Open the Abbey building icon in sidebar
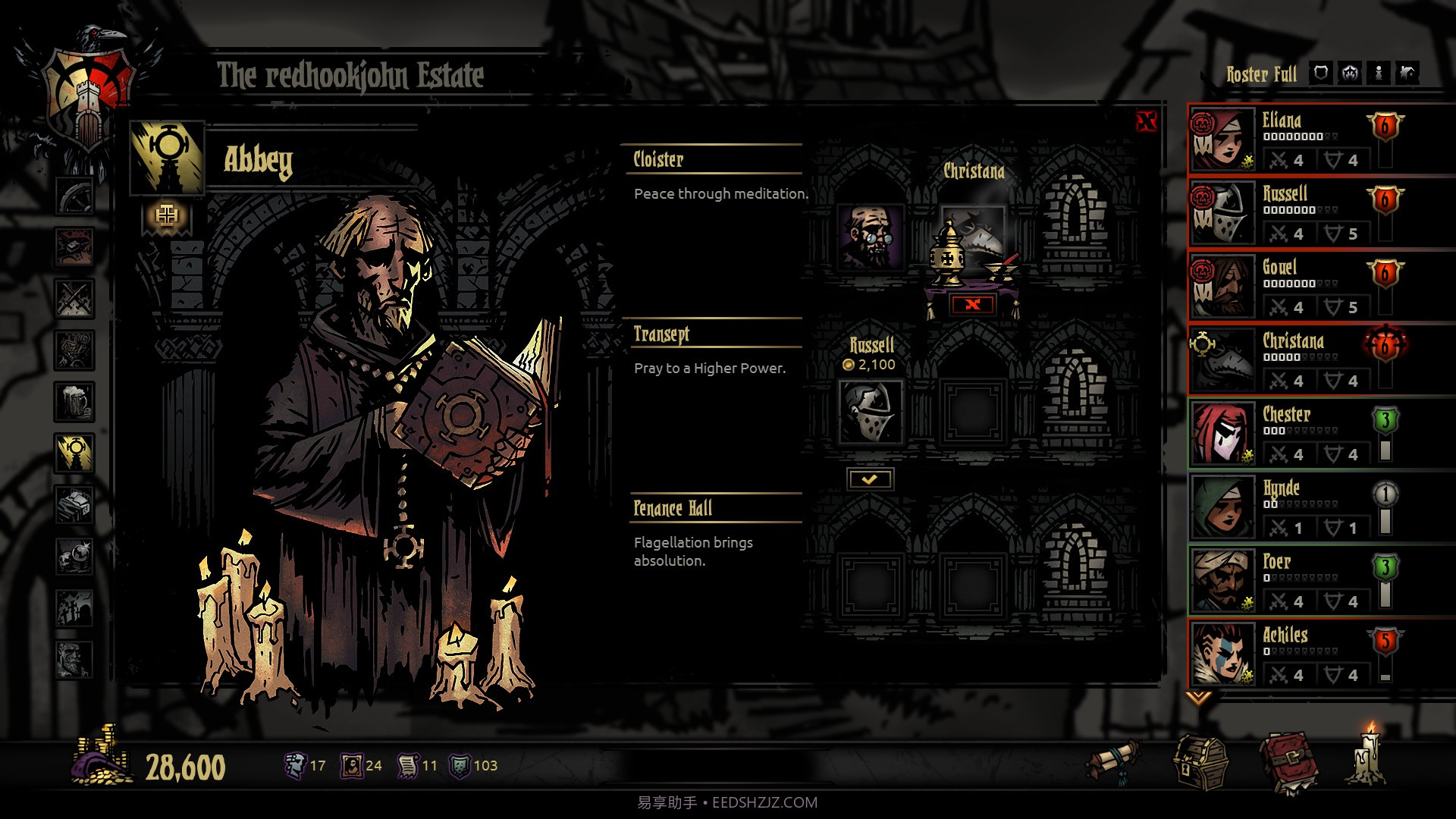 click(x=74, y=451)
